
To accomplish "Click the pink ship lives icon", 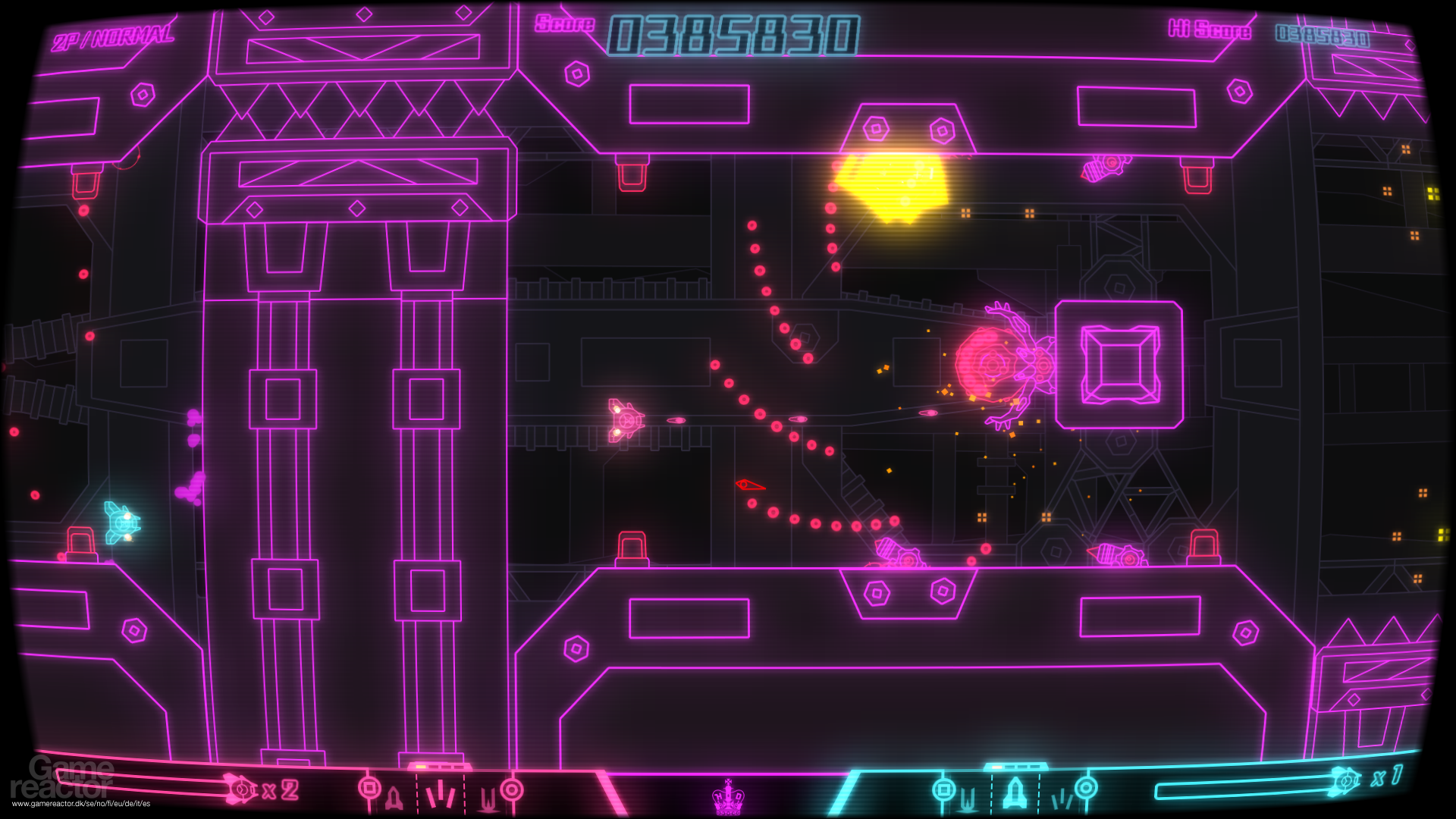I will pos(243,790).
